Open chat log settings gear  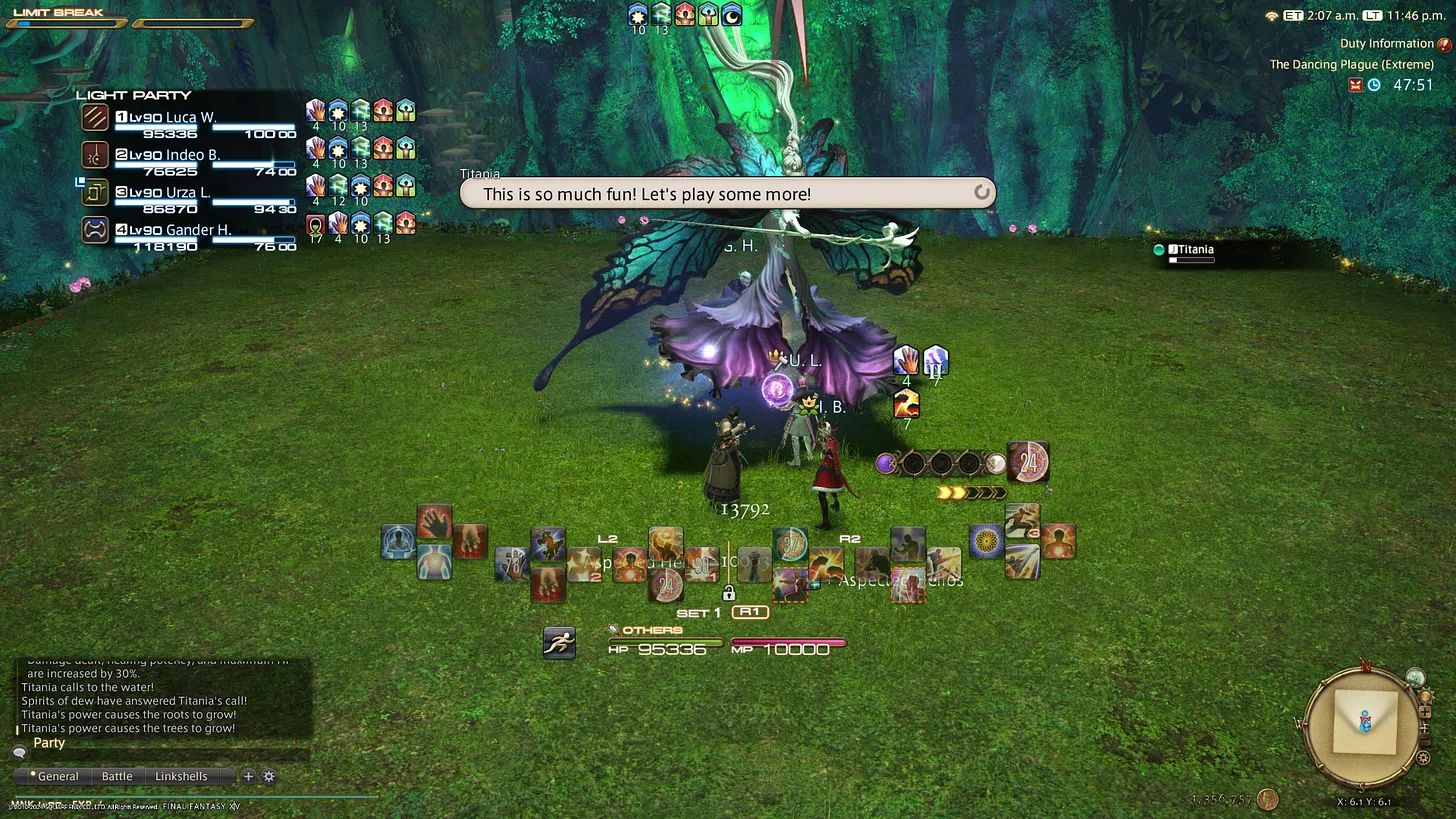(269, 776)
